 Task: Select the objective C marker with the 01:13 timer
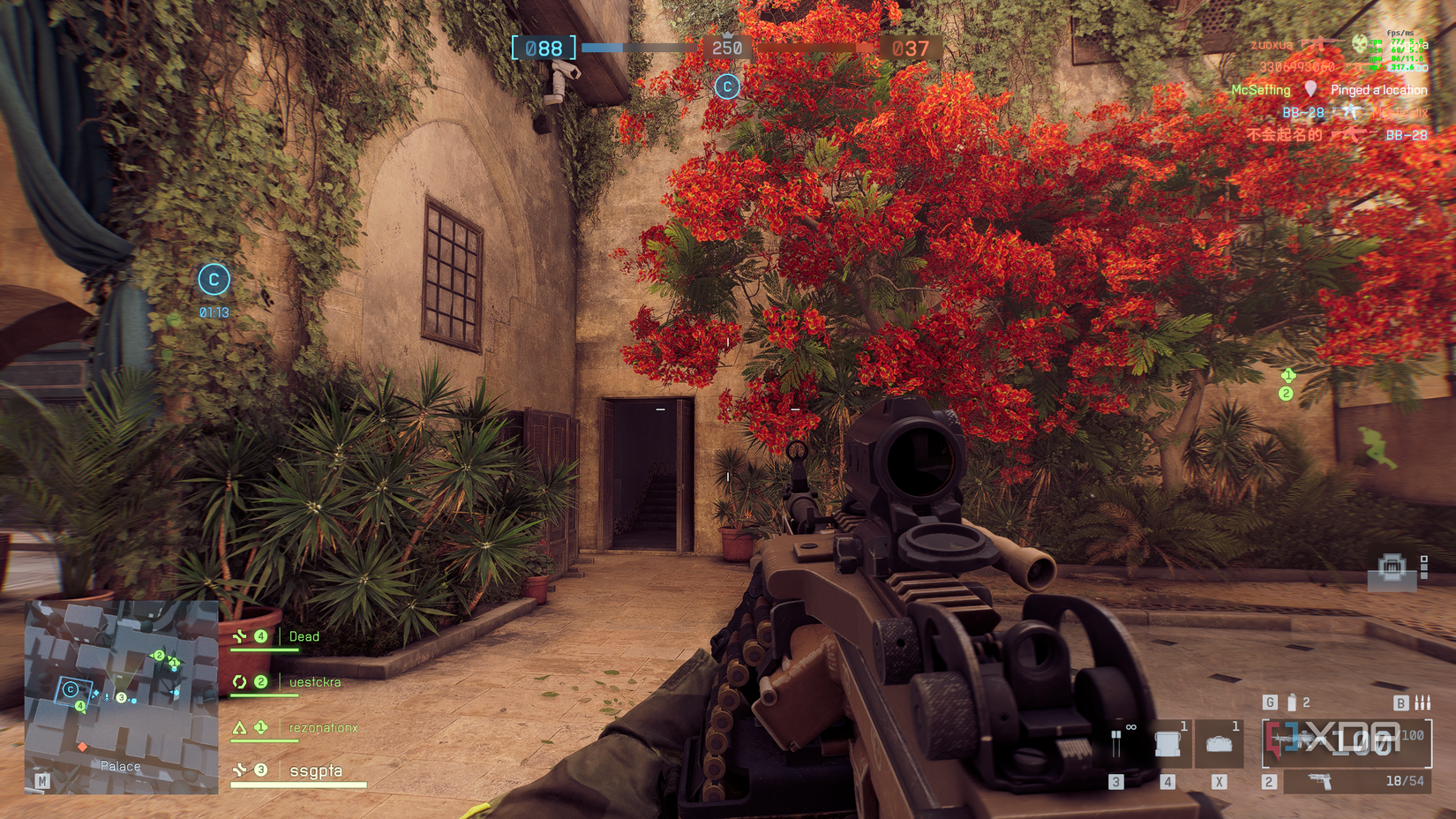tap(214, 280)
